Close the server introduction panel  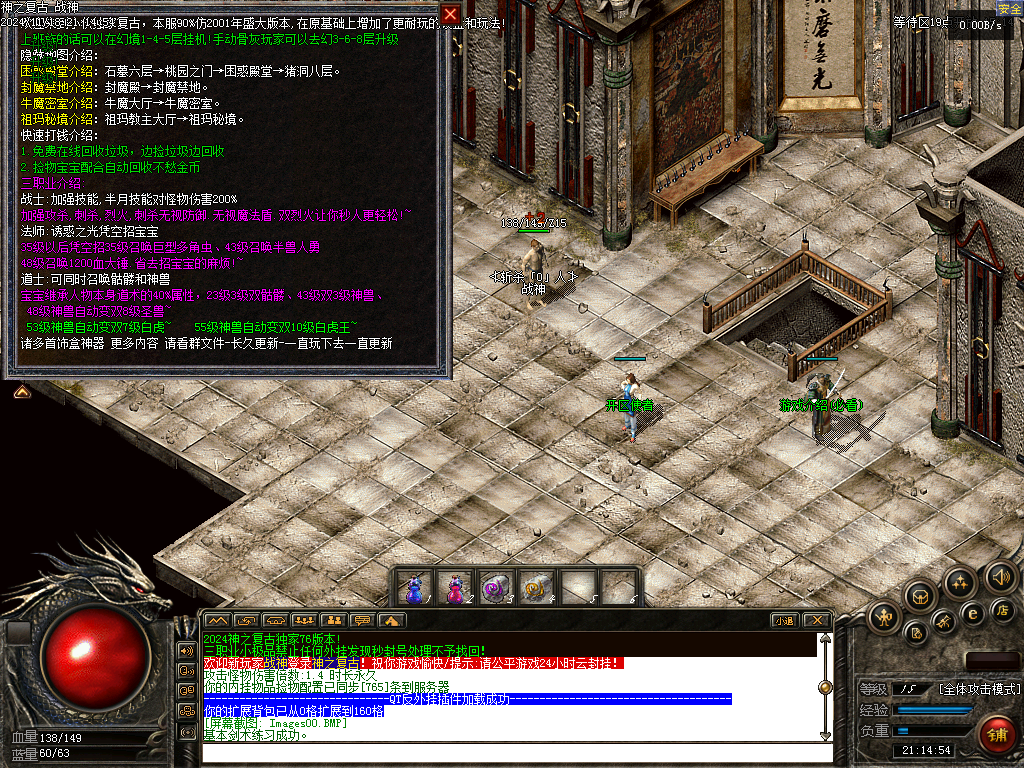(x=451, y=14)
